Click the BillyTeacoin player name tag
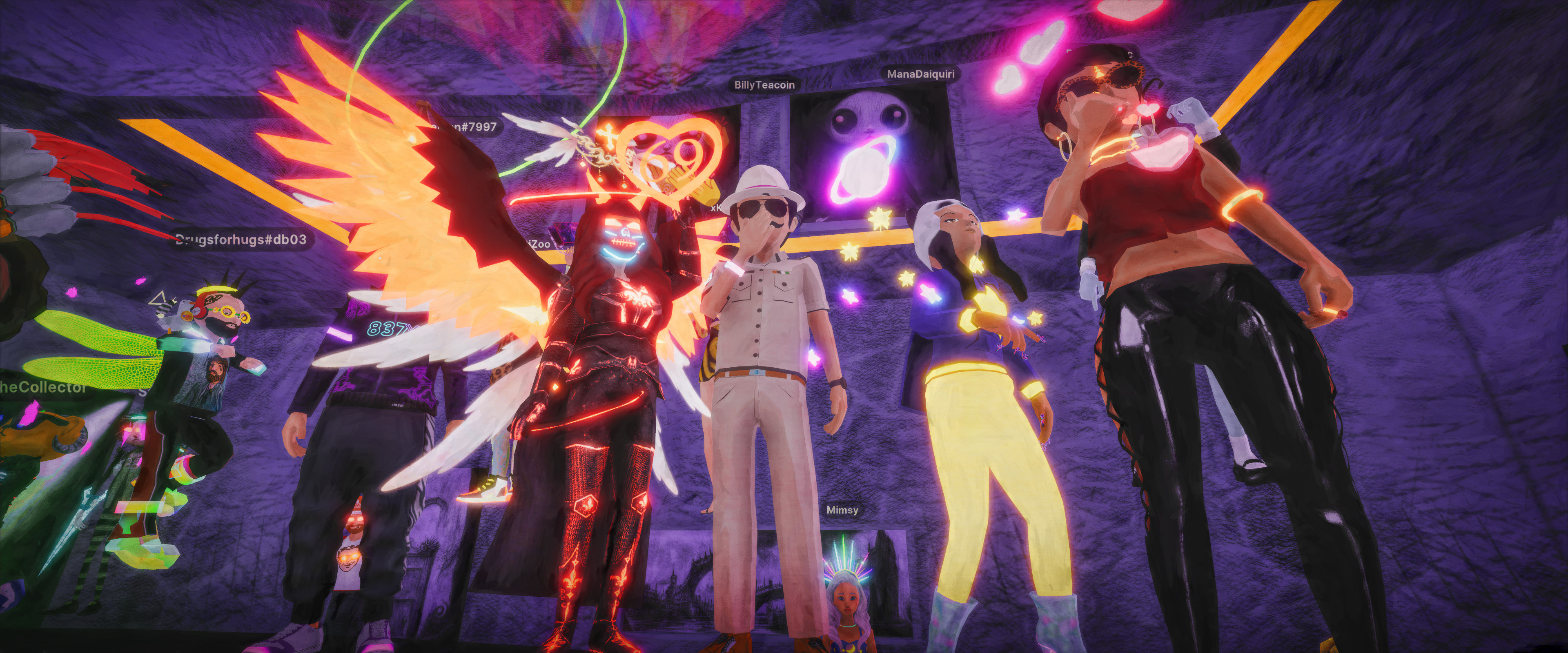Image resolution: width=1568 pixels, height=653 pixels. (x=764, y=85)
